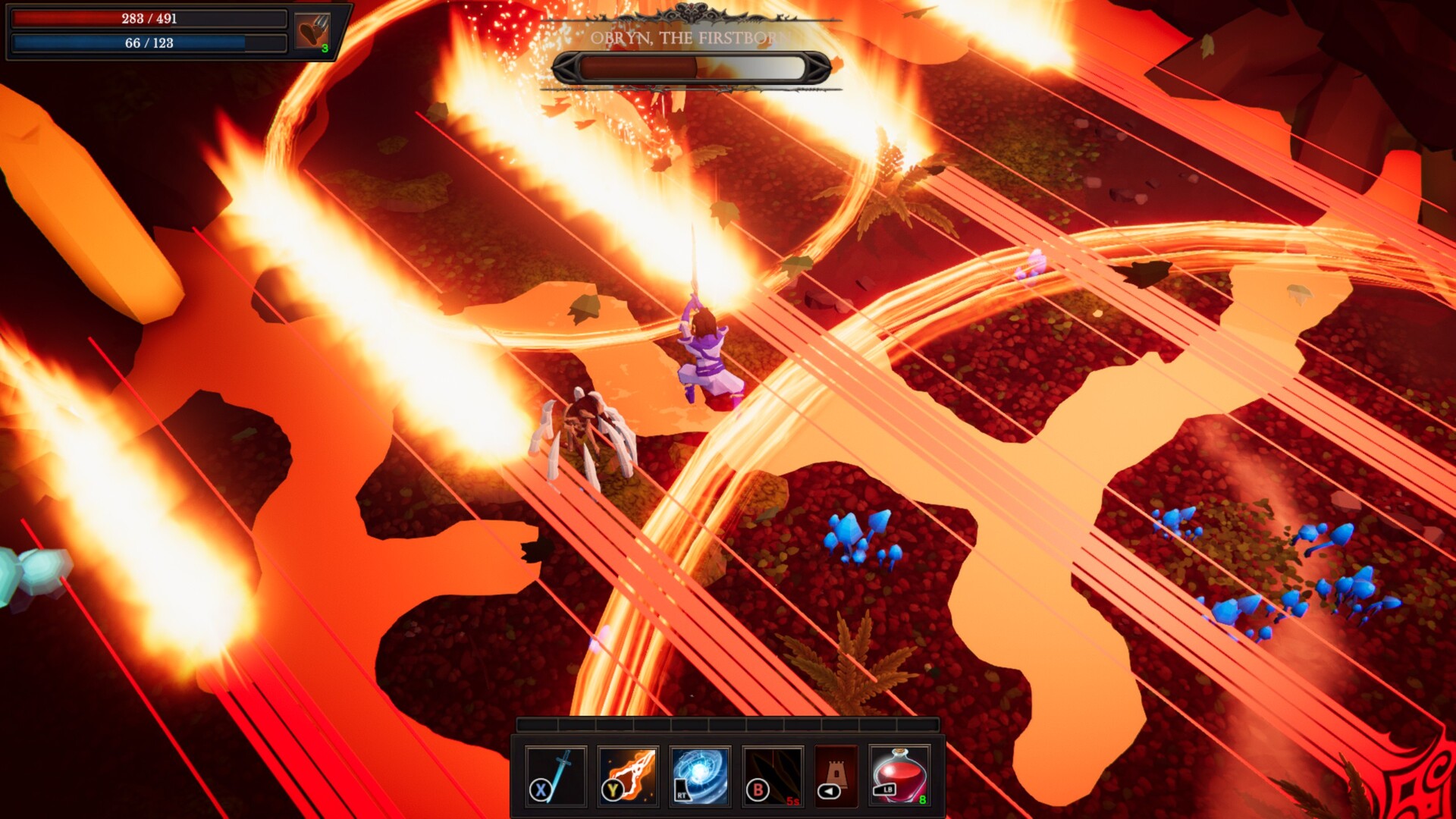Click the 5s cooldown timer on B ability
The width and height of the screenshot is (1456, 819).
pos(793,802)
